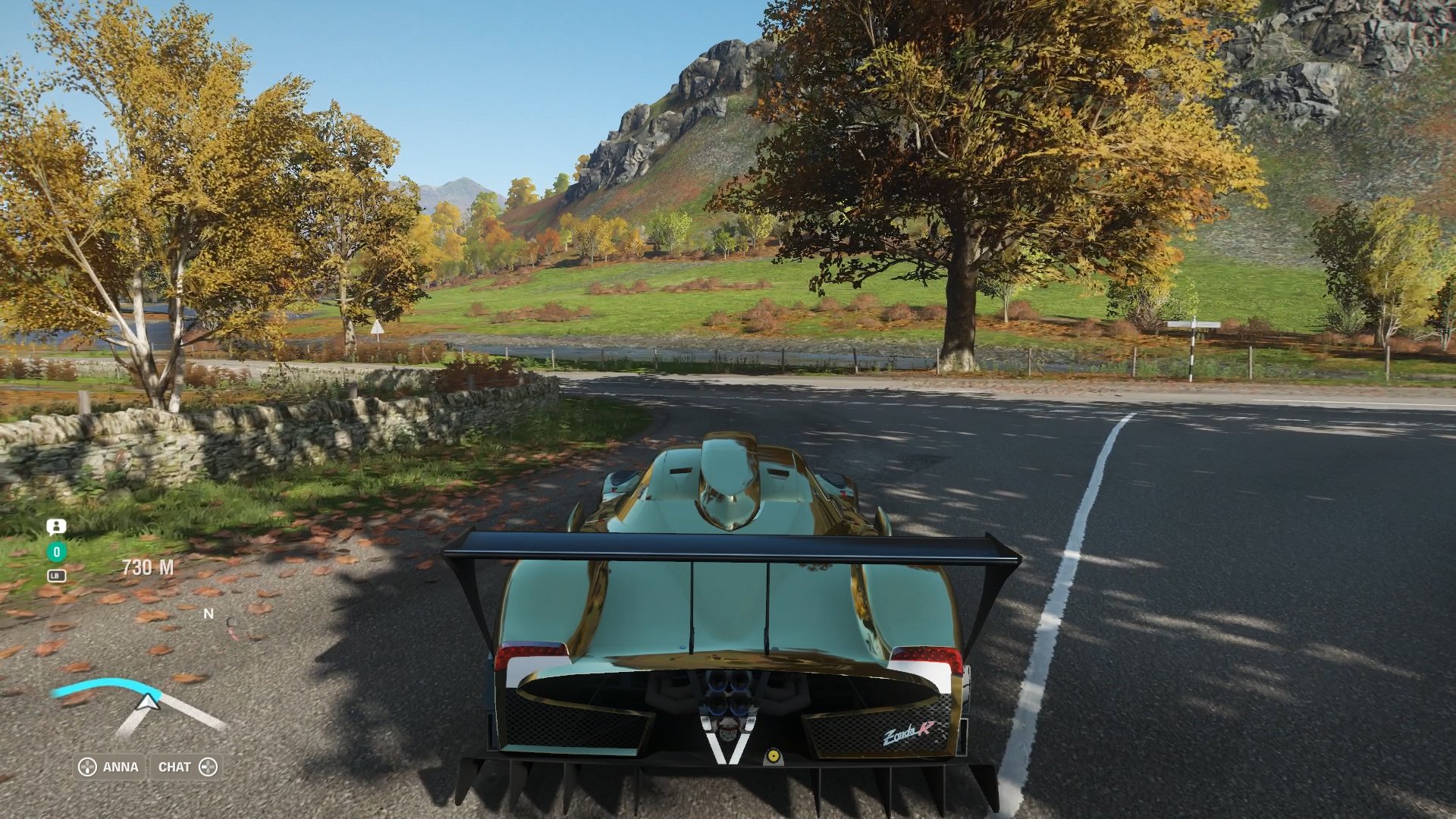The image size is (1456, 819).
Task: Click the player speech bubble icon
Action: point(56,526)
